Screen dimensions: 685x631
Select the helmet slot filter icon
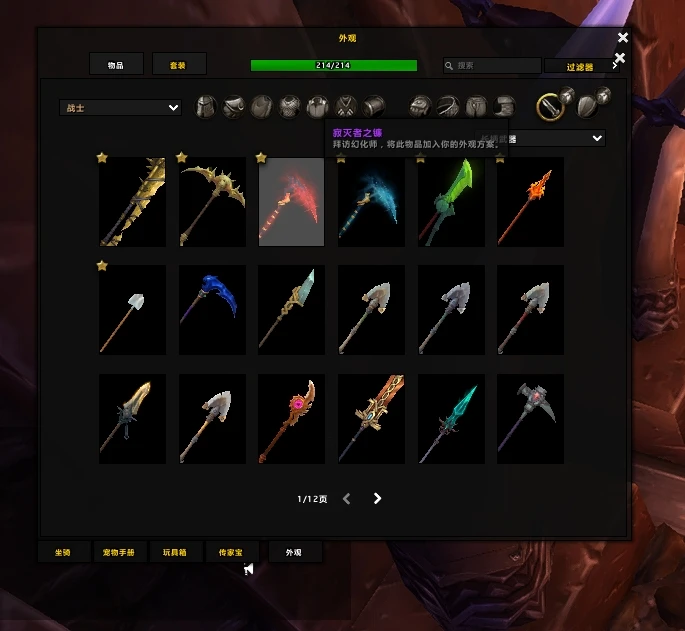205,107
